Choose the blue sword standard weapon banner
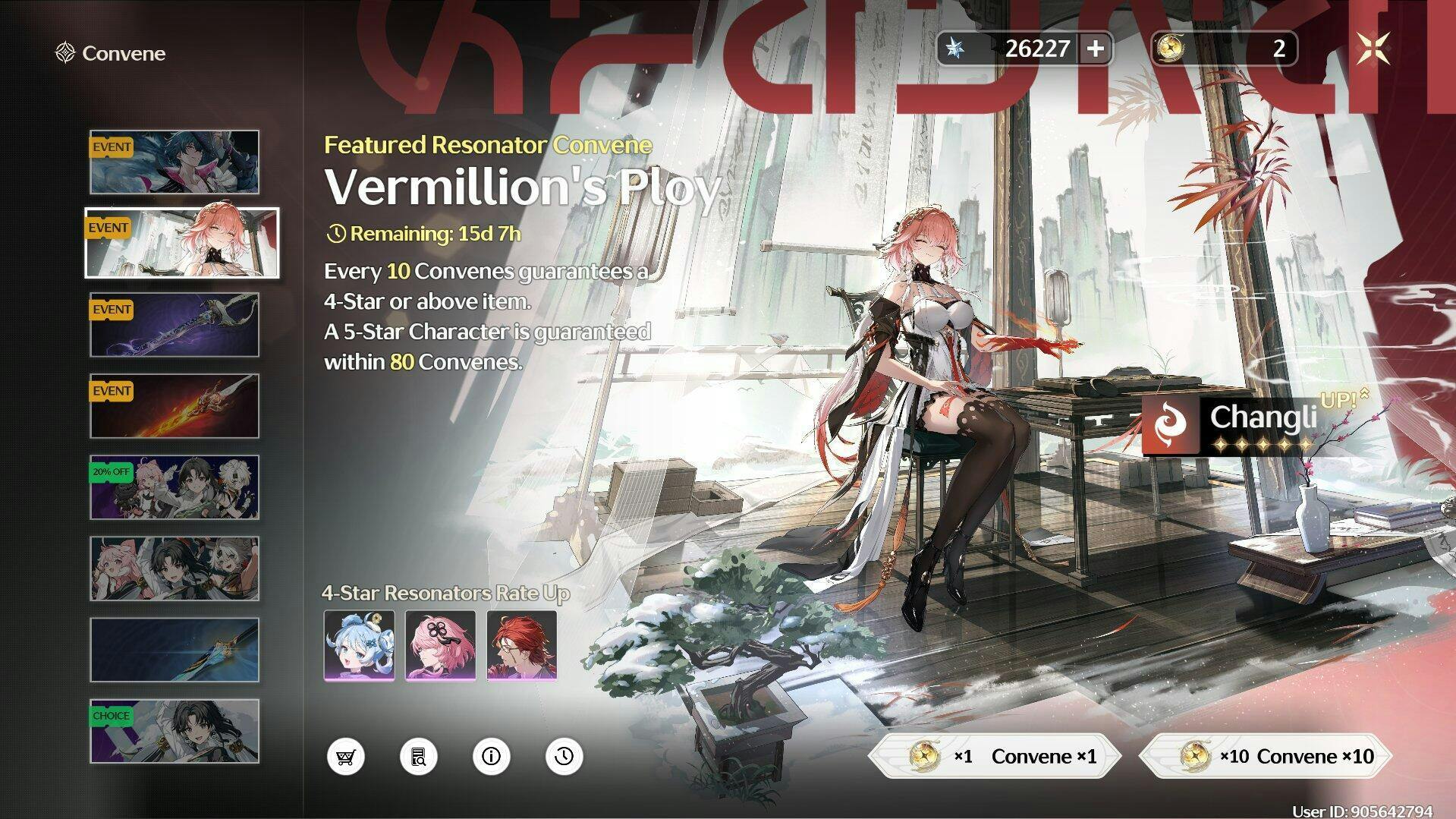Image resolution: width=1456 pixels, height=819 pixels. pos(175,650)
